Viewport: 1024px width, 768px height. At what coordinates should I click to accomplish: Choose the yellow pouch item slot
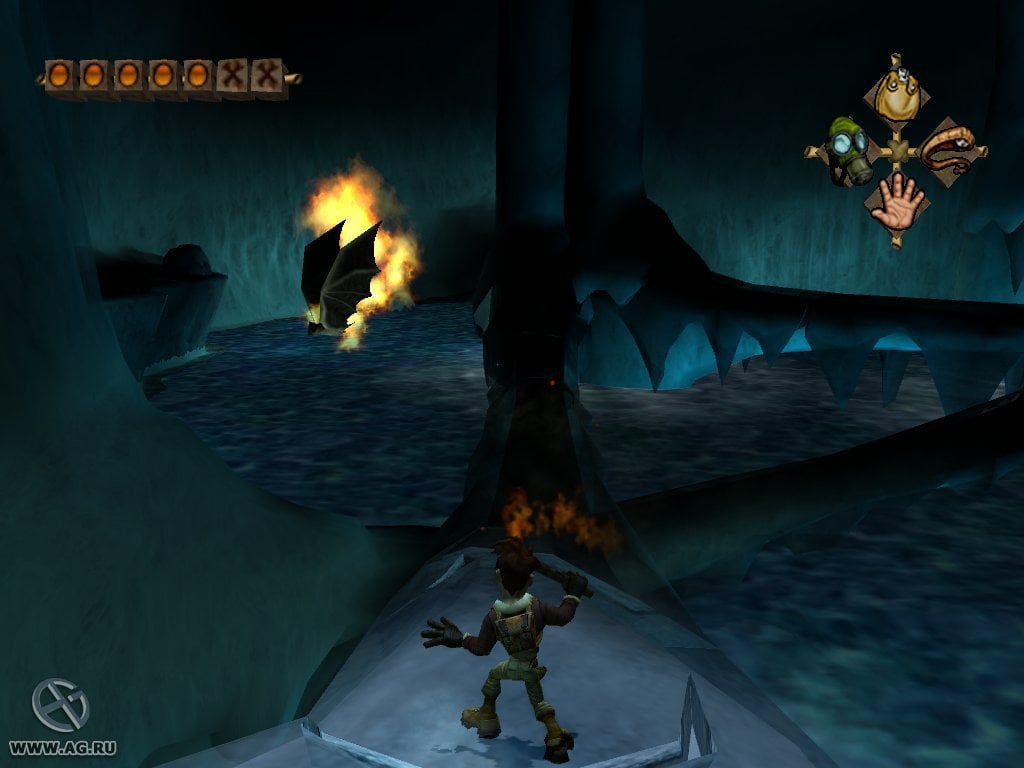pyautogui.click(x=897, y=95)
